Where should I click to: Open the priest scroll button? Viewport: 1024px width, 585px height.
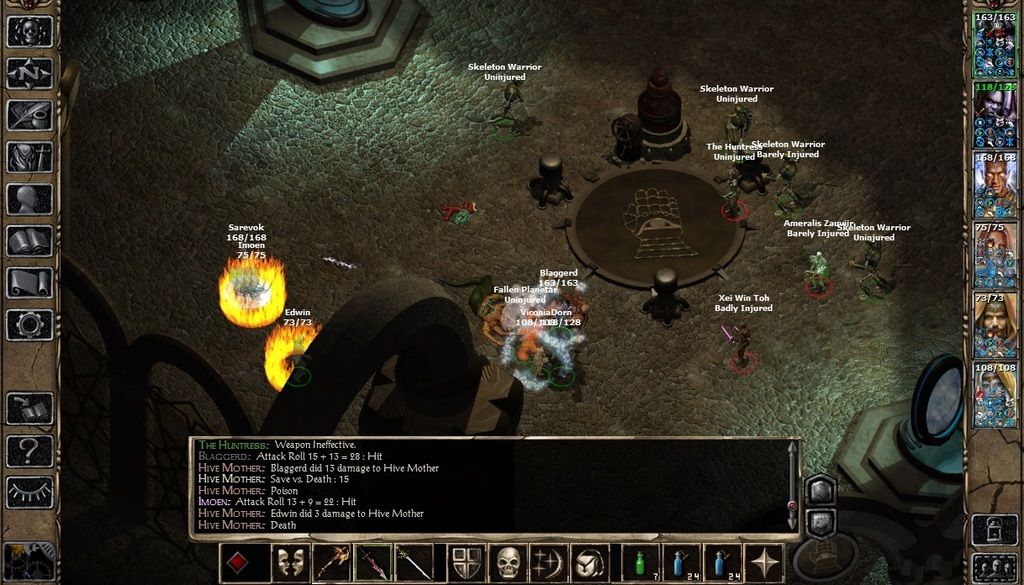coord(30,283)
